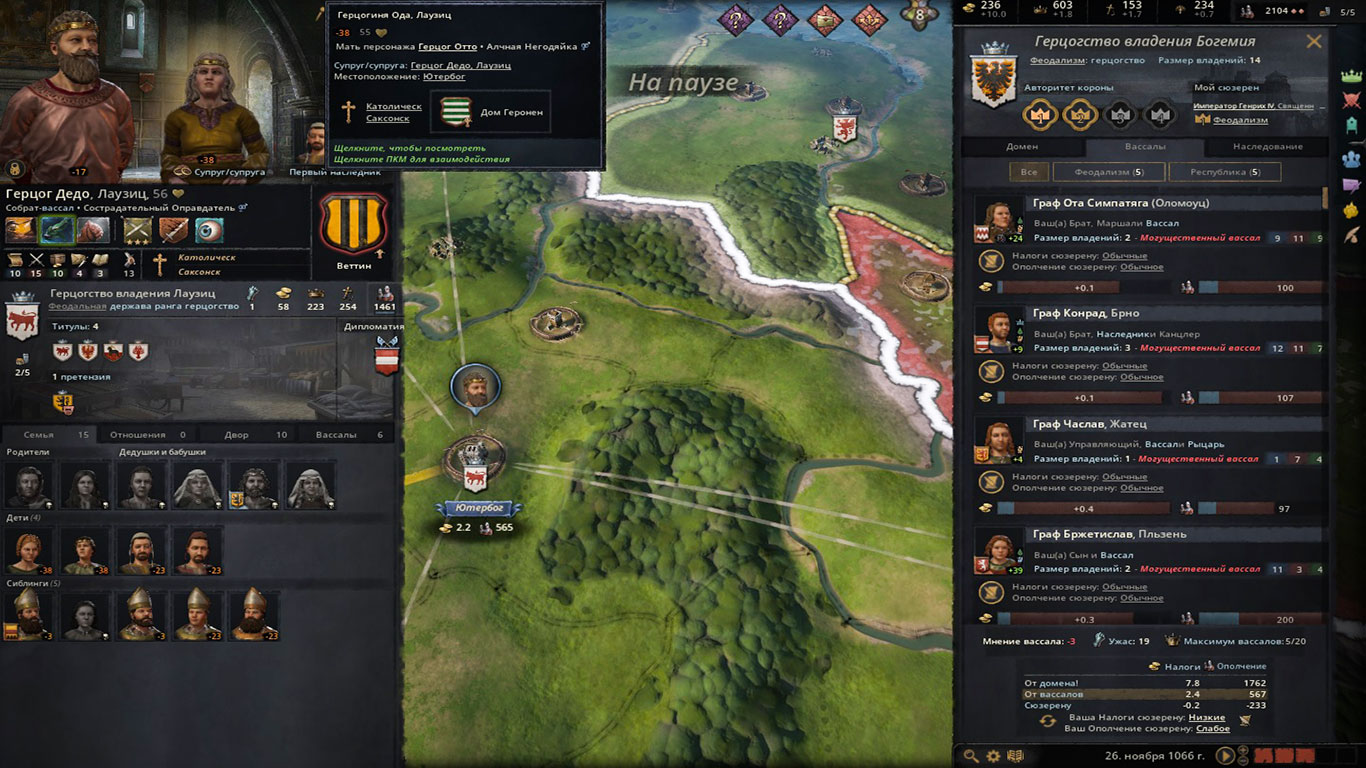Open the Наследование tab
This screenshot has width=1366, height=768.
(x=1267, y=146)
